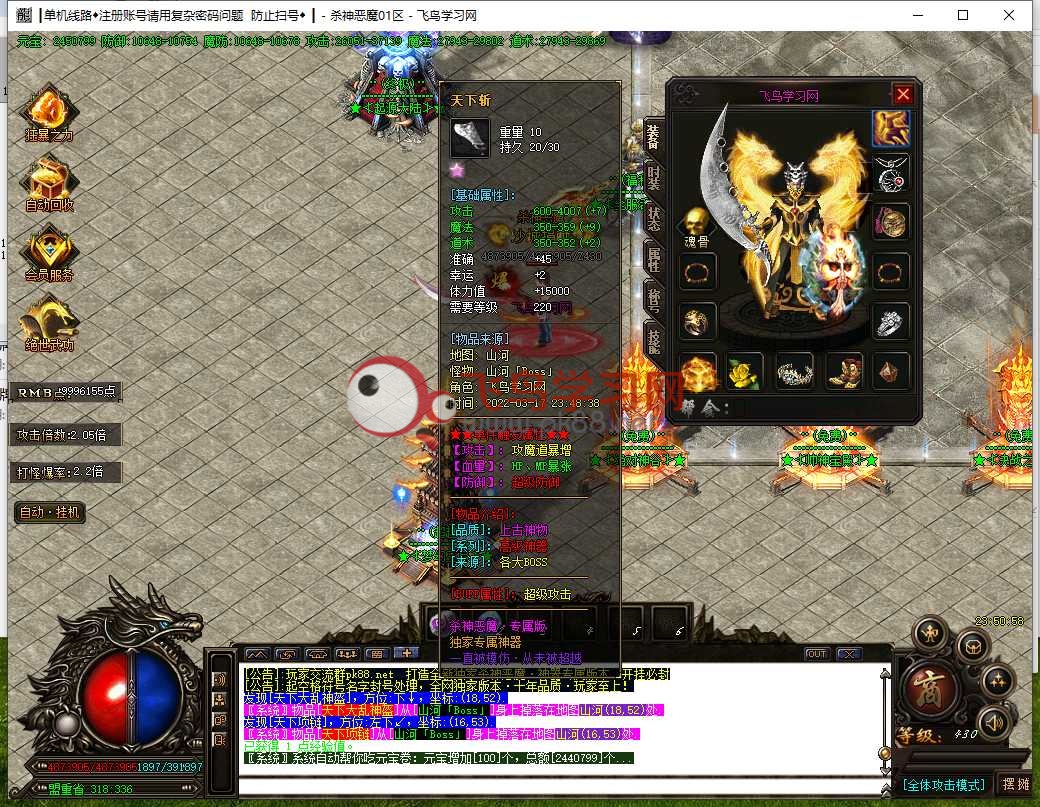Toggle the sound speaker round button

(994, 721)
